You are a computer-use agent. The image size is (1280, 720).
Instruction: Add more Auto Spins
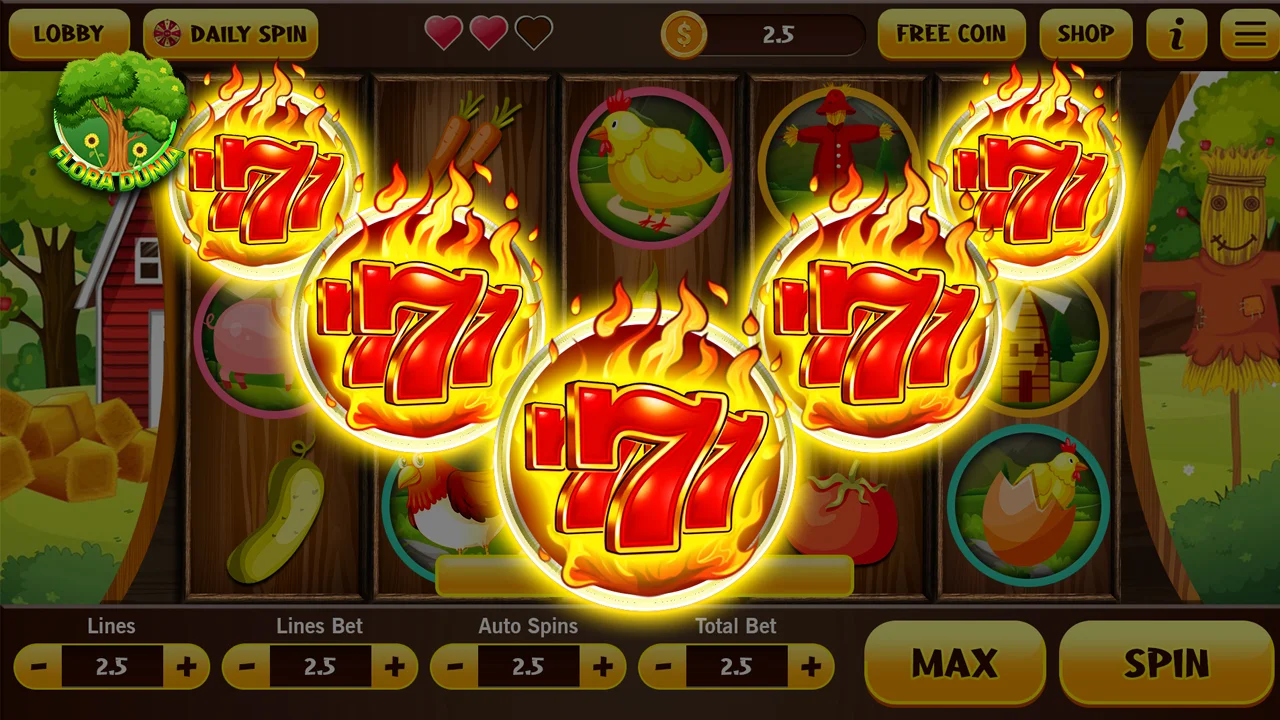coord(602,667)
